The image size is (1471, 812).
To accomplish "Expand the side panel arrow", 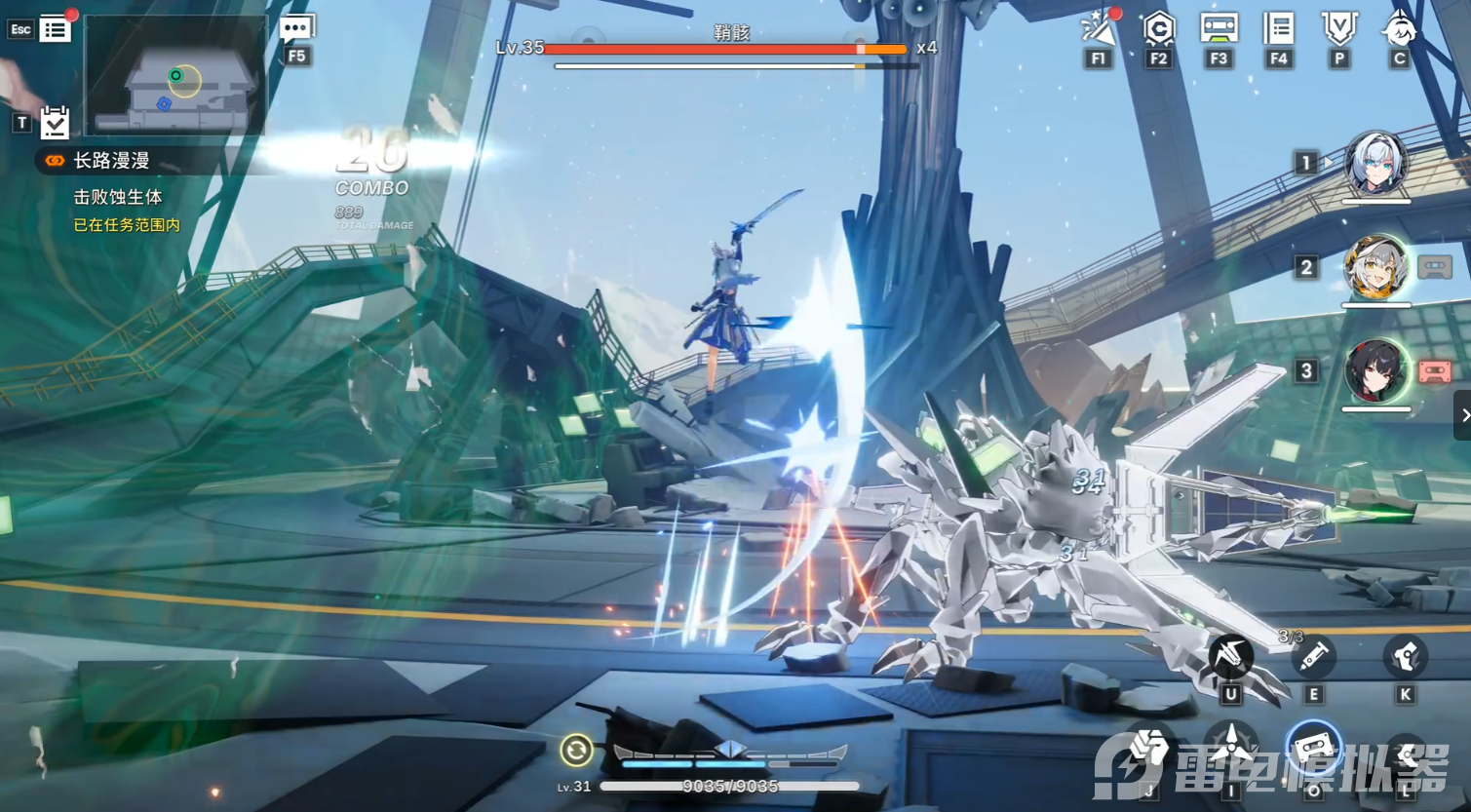I will pos(1463,415).
